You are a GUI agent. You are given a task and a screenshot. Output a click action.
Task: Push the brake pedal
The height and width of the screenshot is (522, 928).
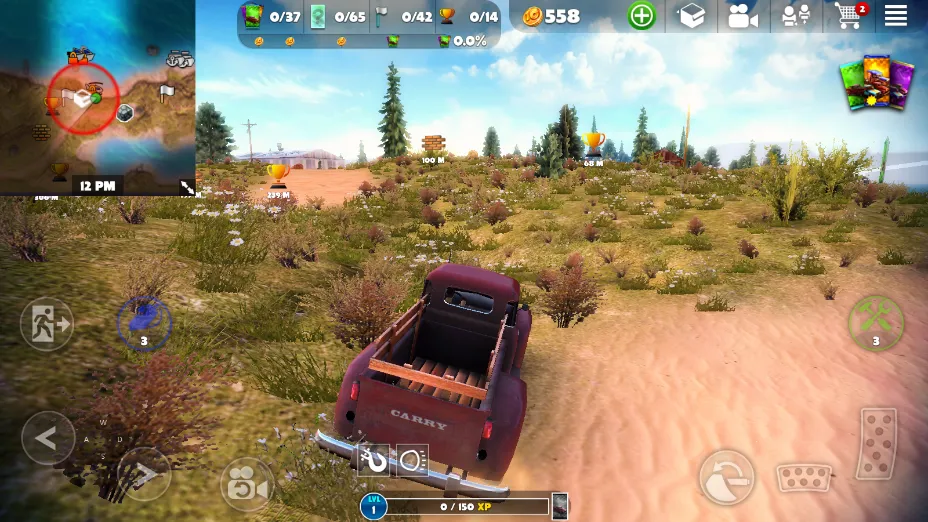pyautogui.click(x=804, y=477)
